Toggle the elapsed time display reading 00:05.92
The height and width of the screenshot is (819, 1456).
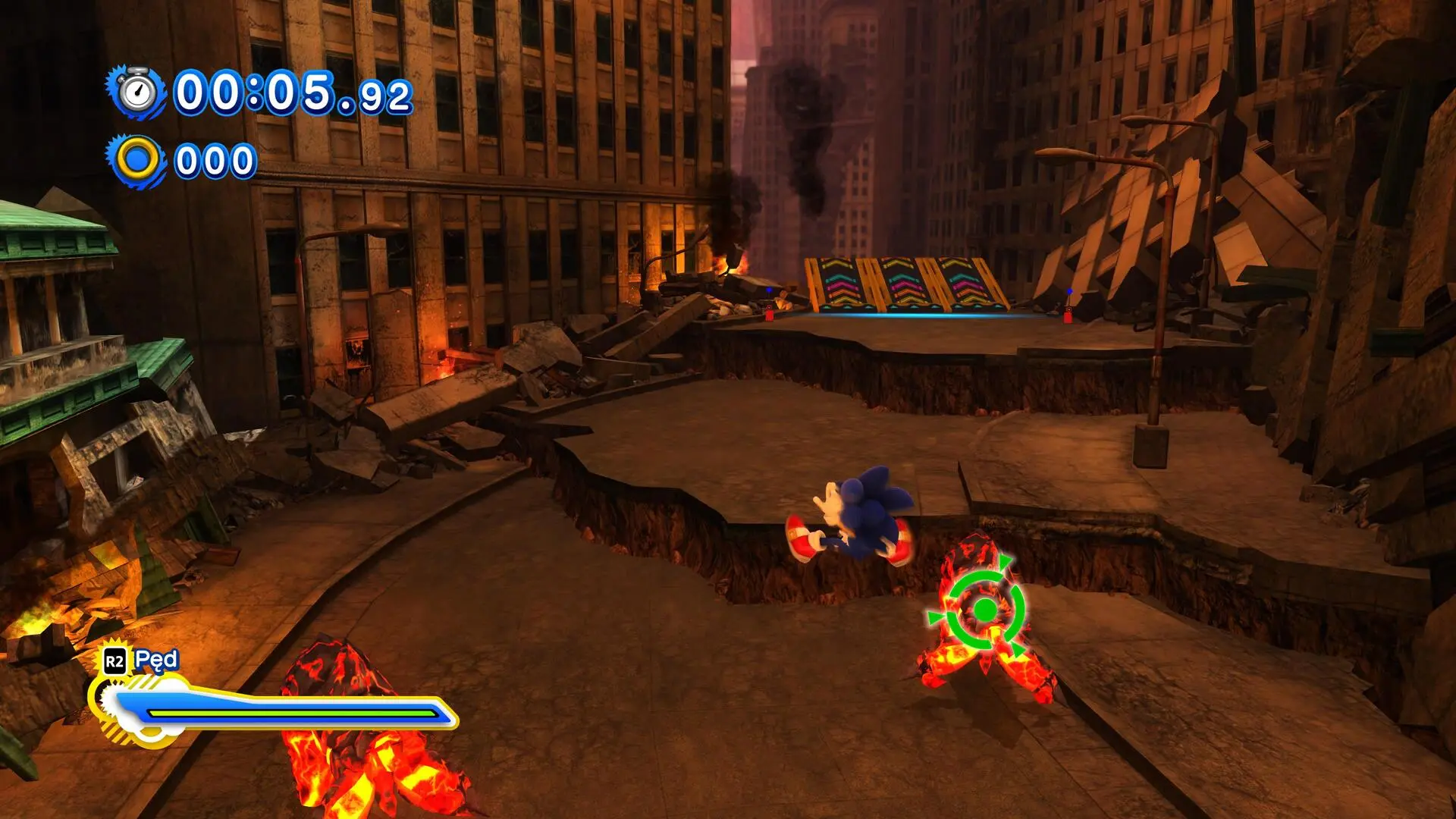click(292, 93)
